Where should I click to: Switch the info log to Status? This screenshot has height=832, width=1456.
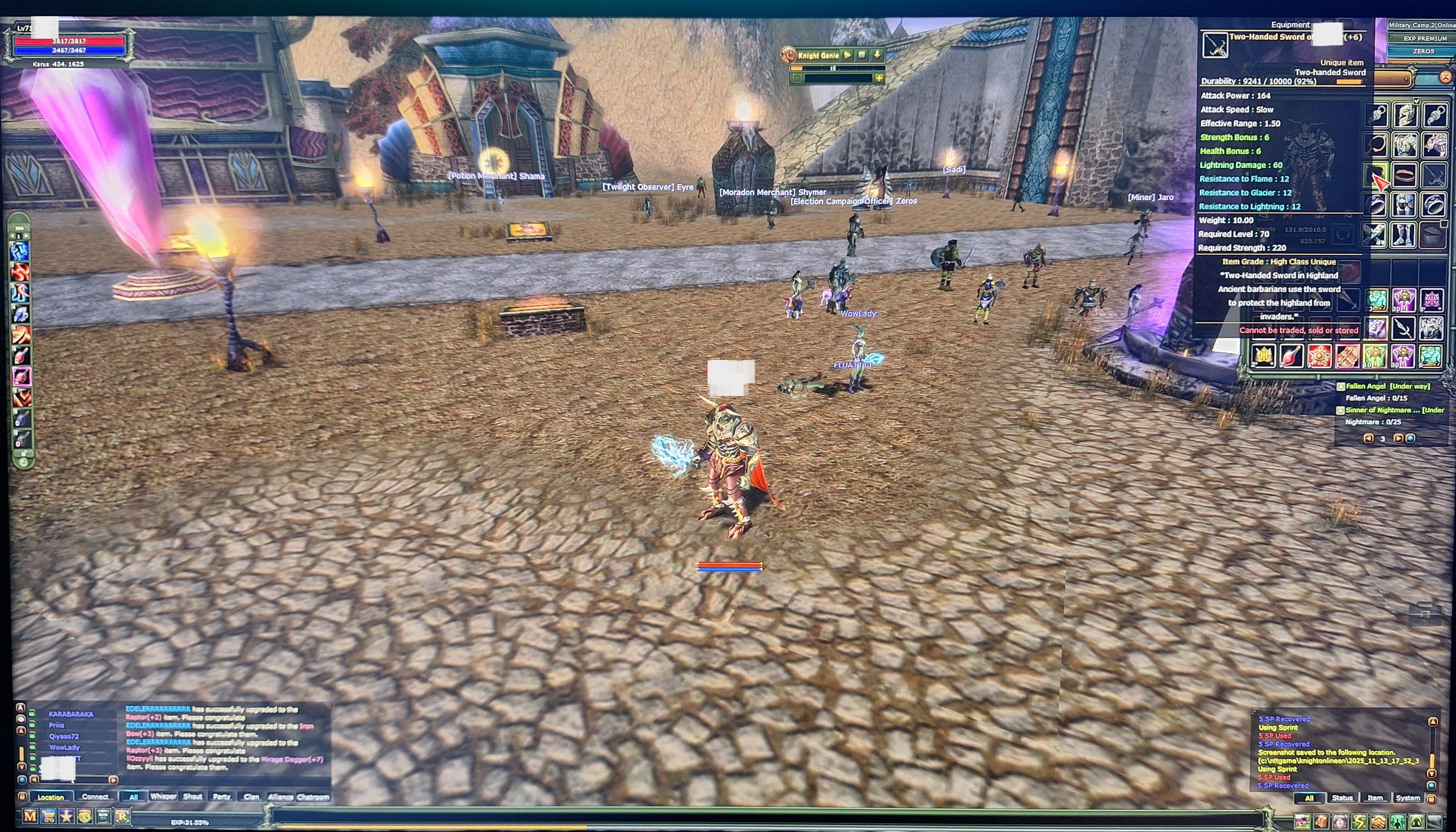[1342, 798]
